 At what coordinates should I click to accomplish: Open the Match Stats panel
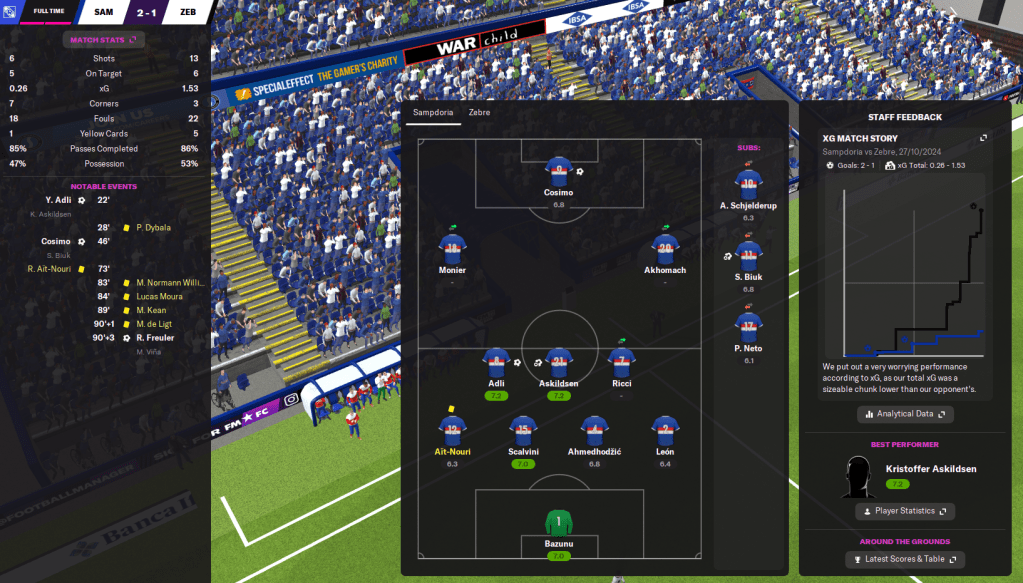tap(104, 40)
